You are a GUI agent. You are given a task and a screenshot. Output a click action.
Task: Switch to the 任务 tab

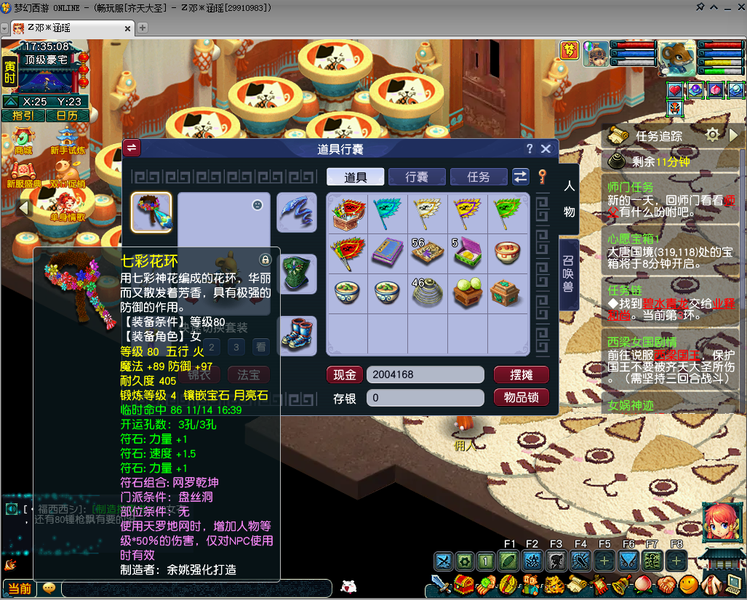[x=478, y=177]
